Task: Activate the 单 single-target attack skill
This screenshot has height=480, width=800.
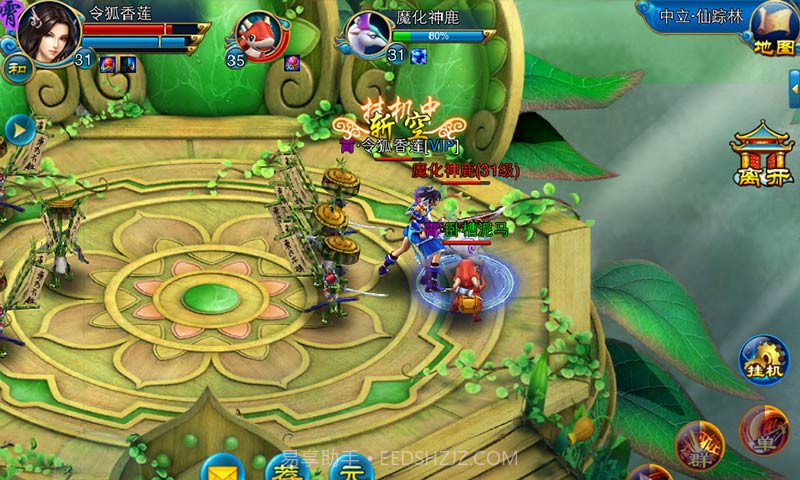Action: pos(763,430)
